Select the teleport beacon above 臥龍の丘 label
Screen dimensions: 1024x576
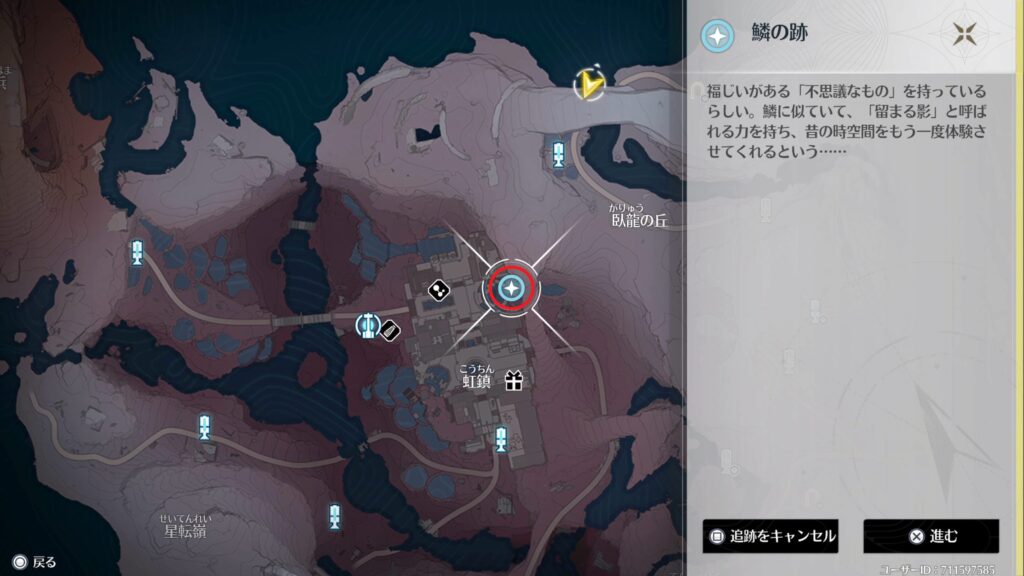tap(559, 153)
